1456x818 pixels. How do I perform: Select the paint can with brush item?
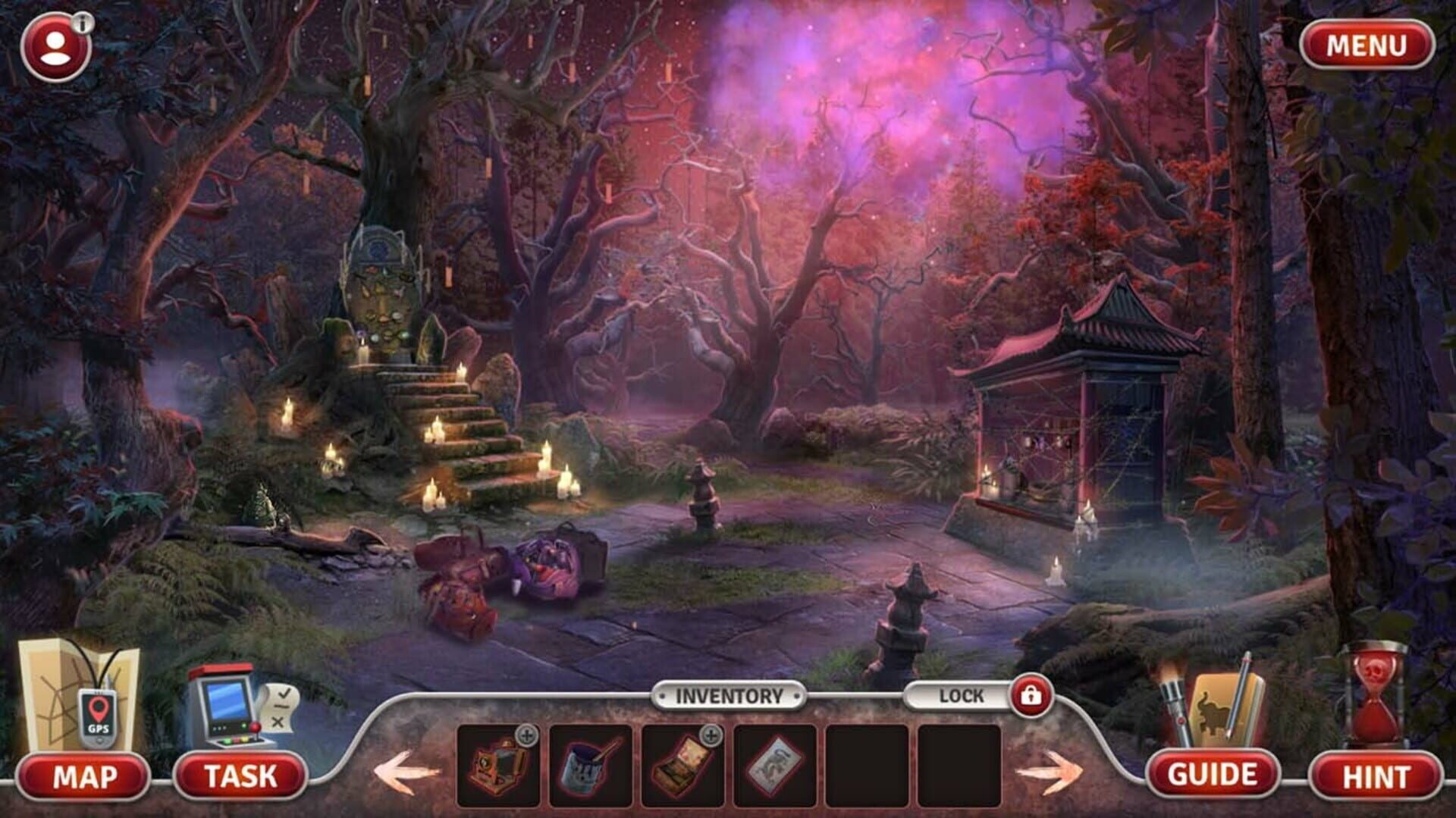588,766
